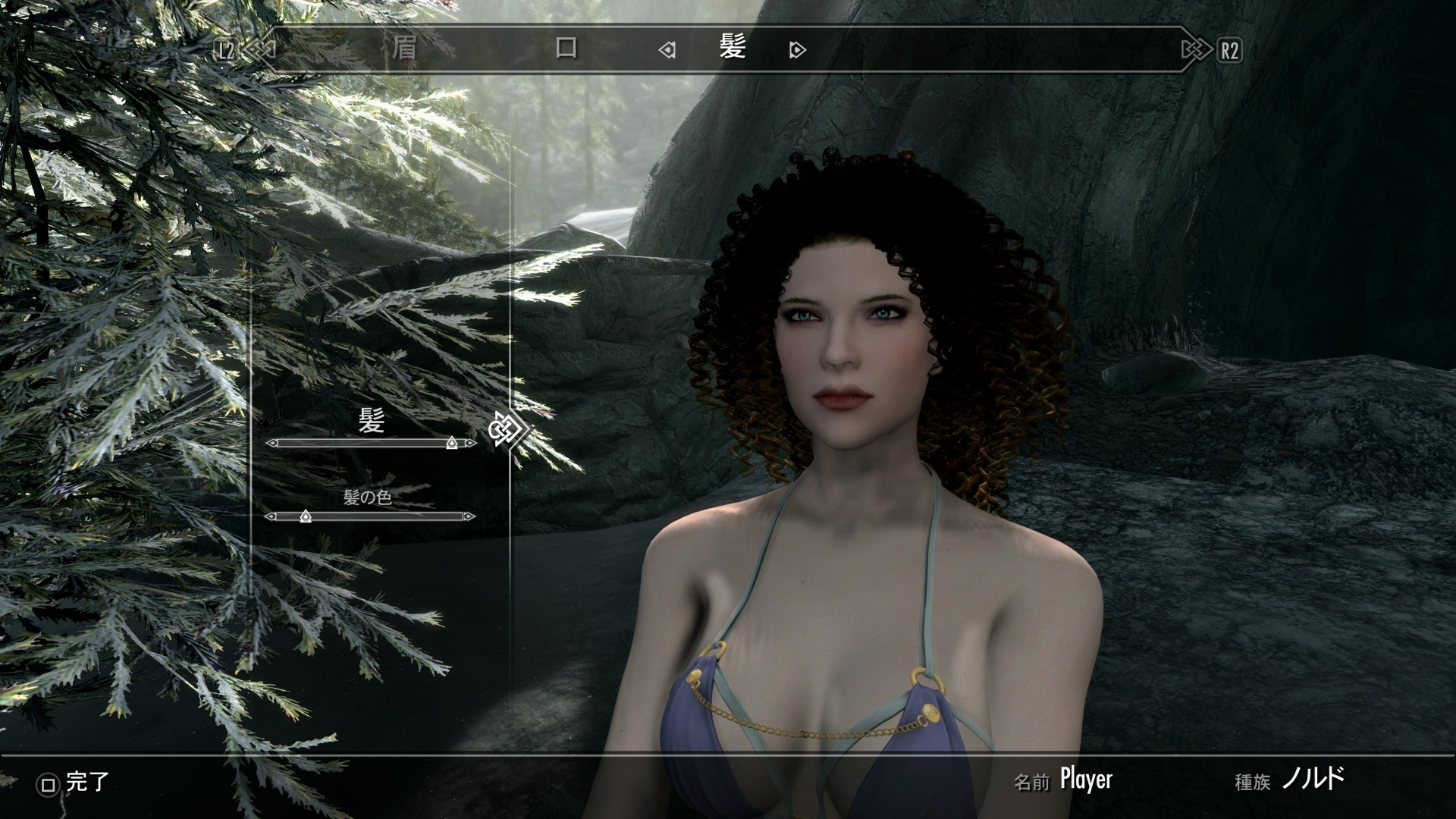Screen dimensions: 1456x819
Task: Set the 髪の色 hair color slider track
Action: 371,516
